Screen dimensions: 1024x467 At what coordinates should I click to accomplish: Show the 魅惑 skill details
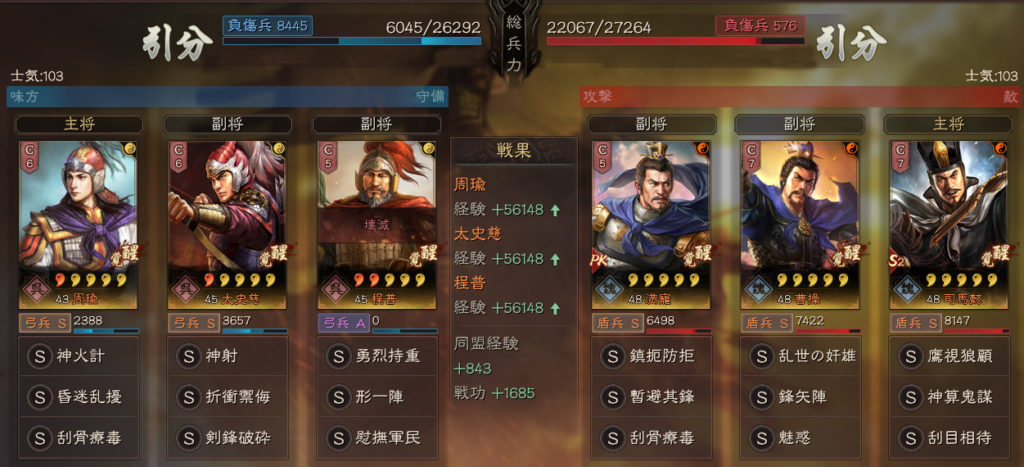point(800,437)
